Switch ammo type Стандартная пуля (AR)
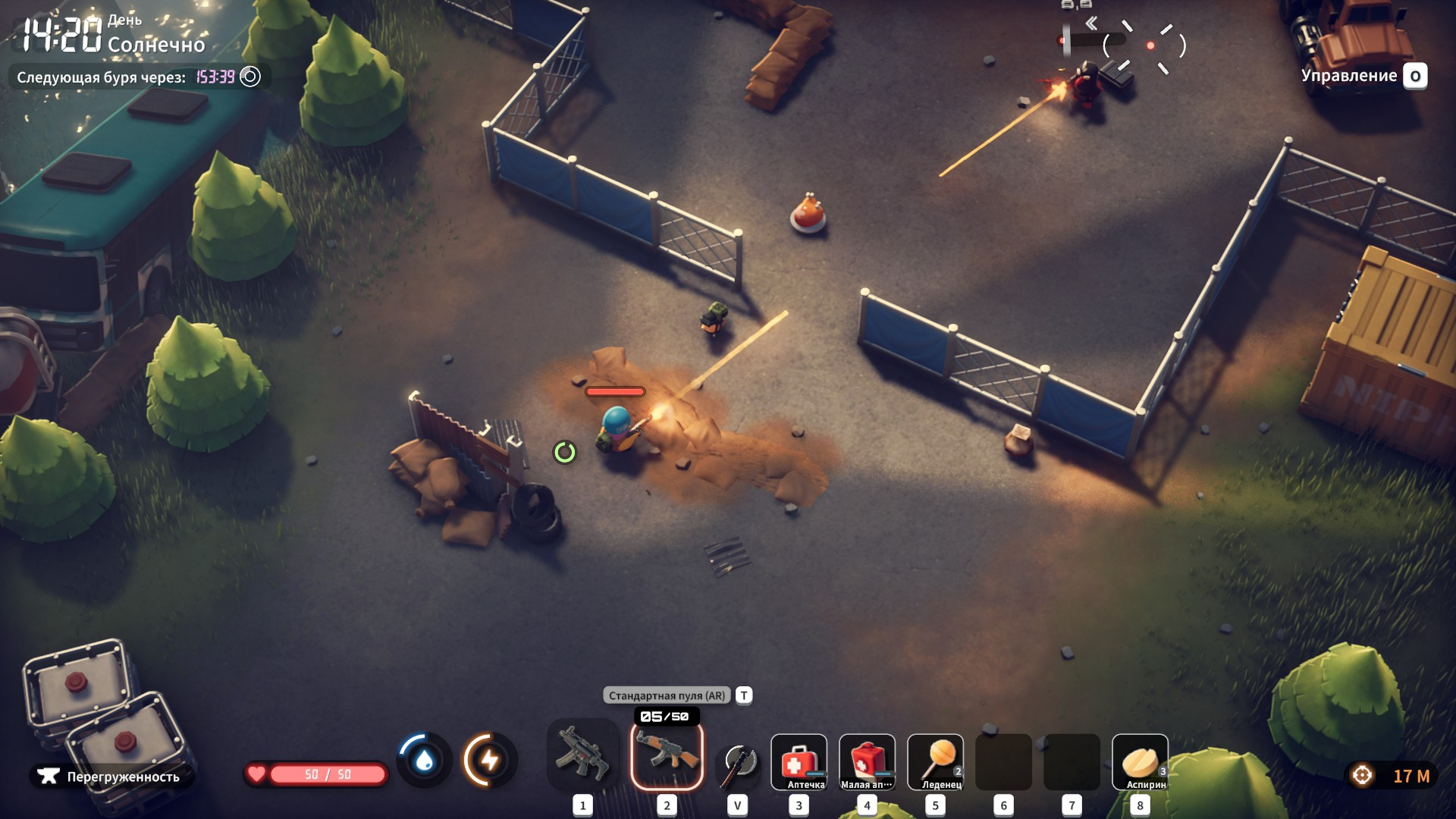 pyautogui.click(x=667, y=695)
